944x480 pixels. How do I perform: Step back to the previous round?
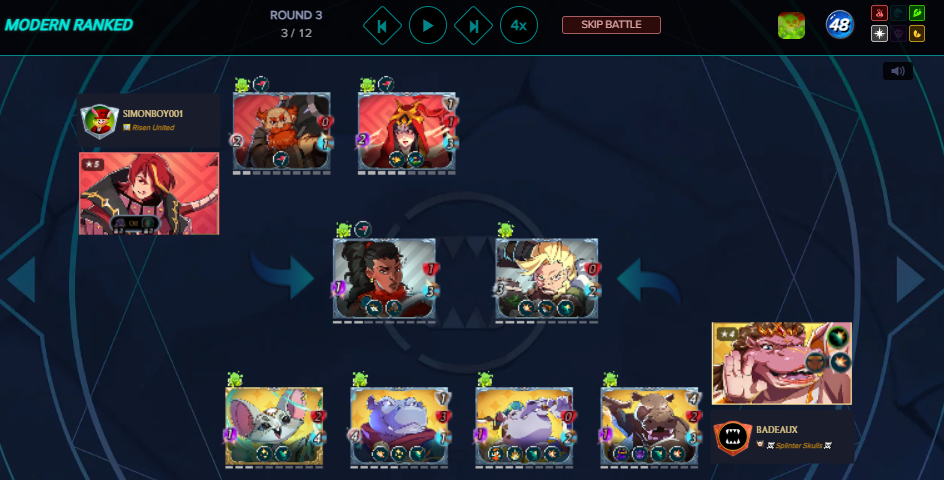[x=382, y=25]
